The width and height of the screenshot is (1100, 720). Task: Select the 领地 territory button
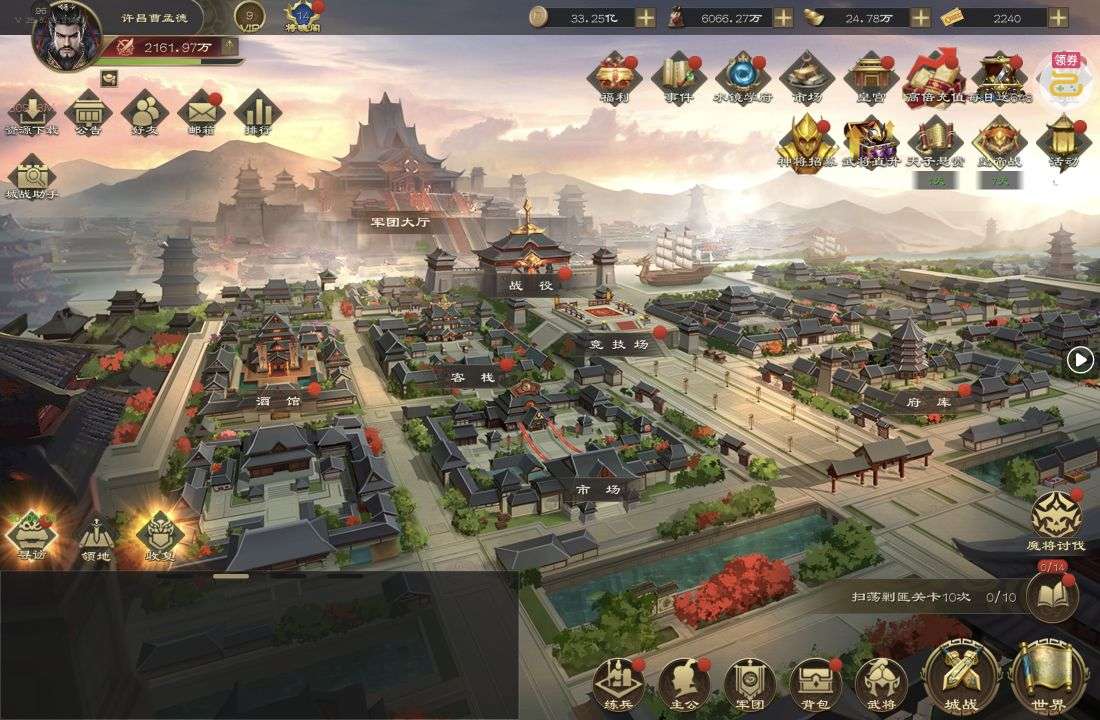96,538
